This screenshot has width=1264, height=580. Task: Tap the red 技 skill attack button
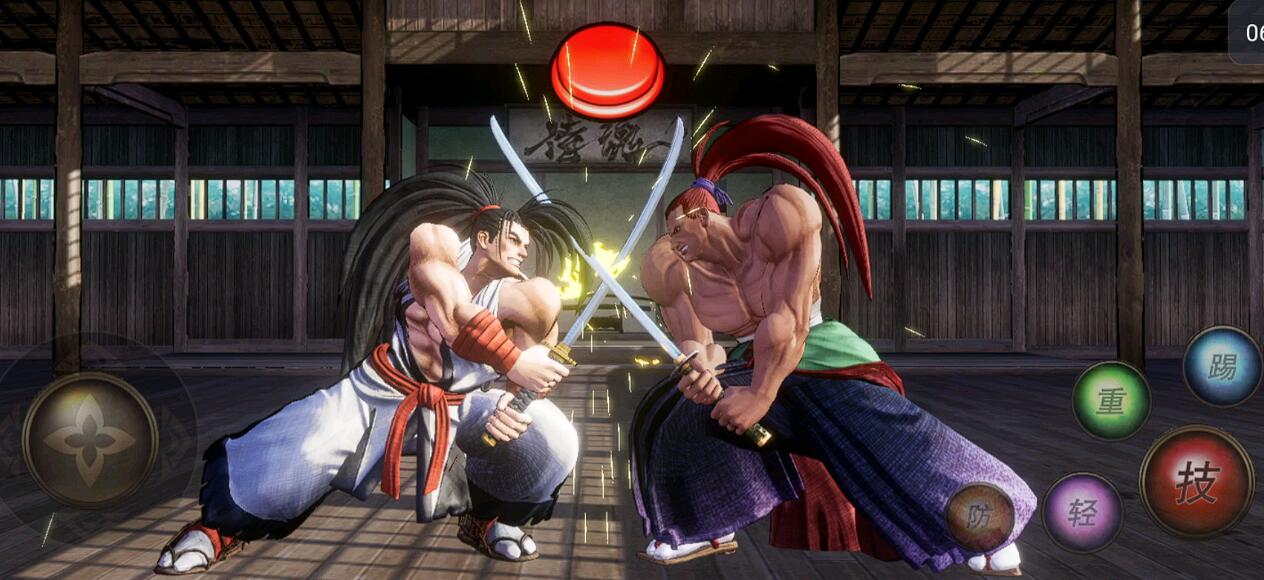tap(1196, 482)
